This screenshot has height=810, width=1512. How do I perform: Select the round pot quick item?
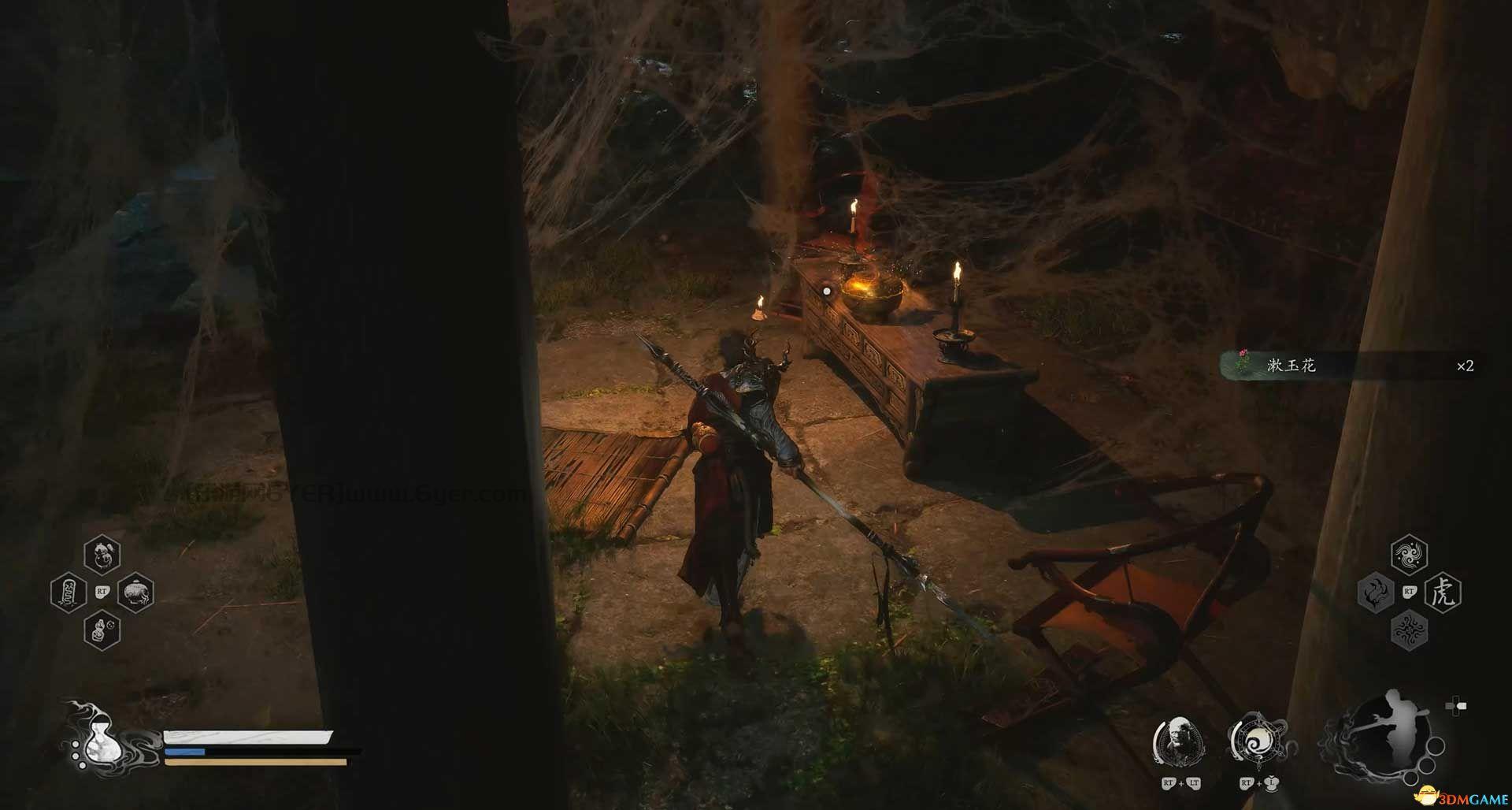click(135, 593)
